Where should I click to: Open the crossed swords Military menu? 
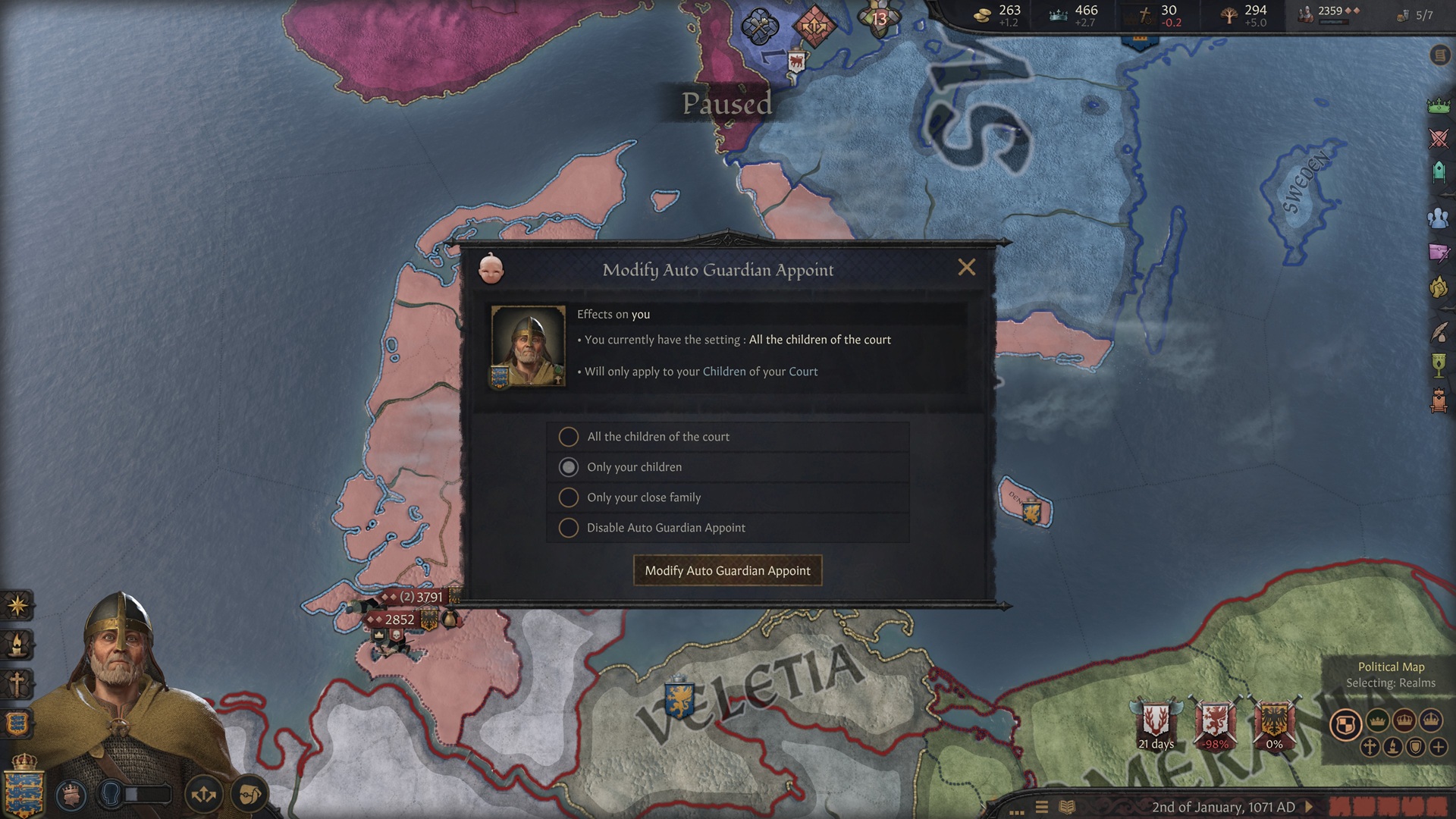[1439, 138]
